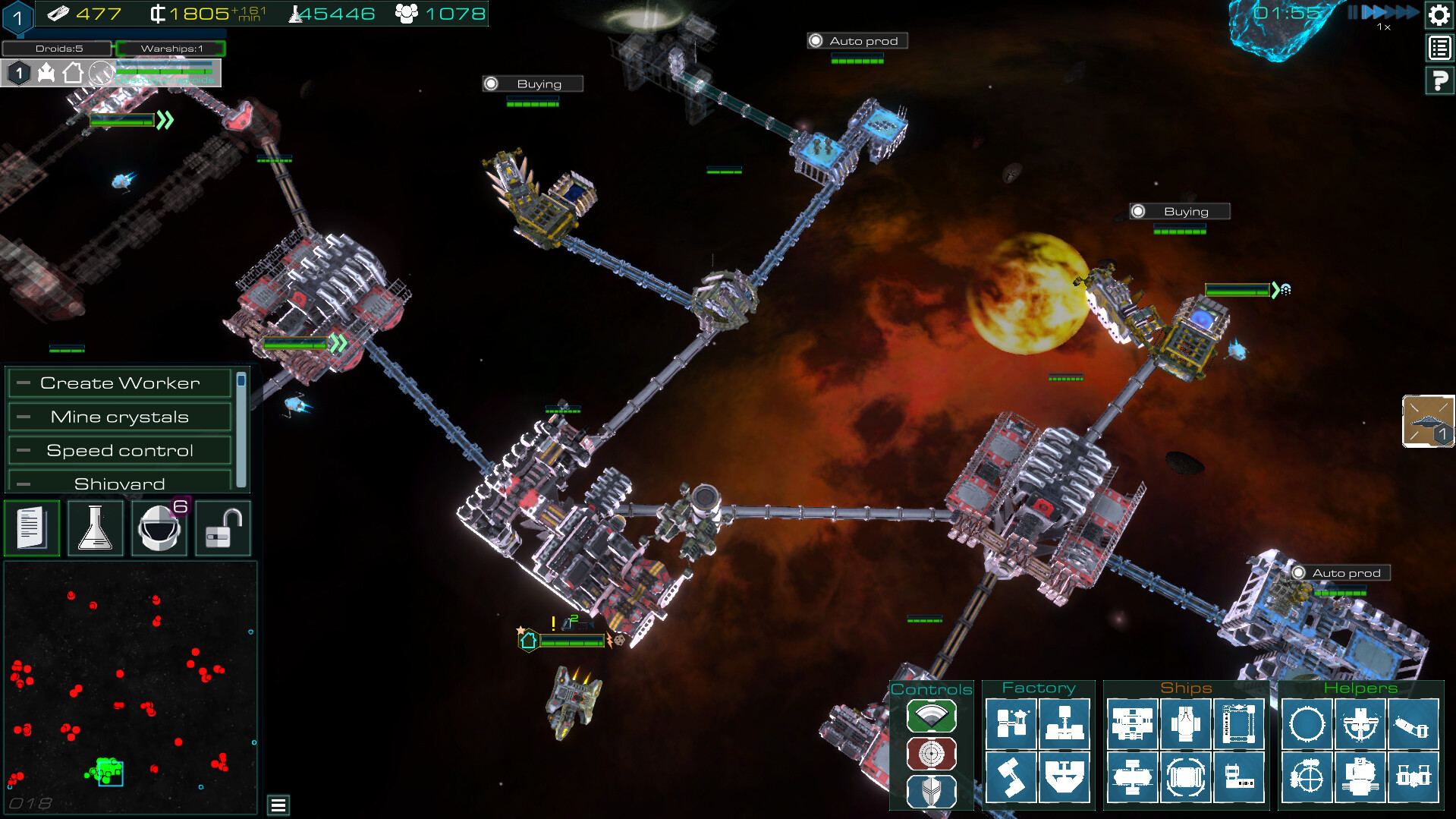Pick the first warship in the Ships panel
The image size is (1456, 819).
[x=1132, y=723]
